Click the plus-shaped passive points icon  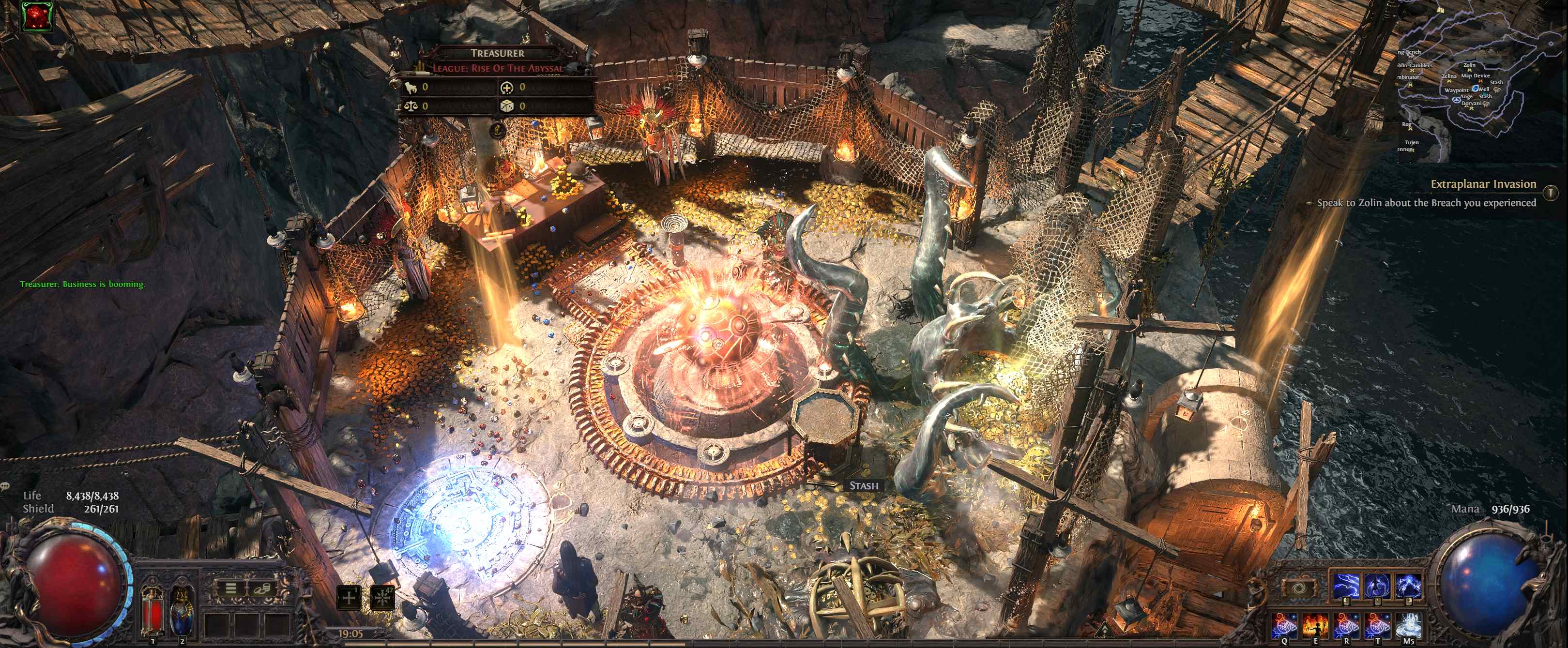click(349, 598)
